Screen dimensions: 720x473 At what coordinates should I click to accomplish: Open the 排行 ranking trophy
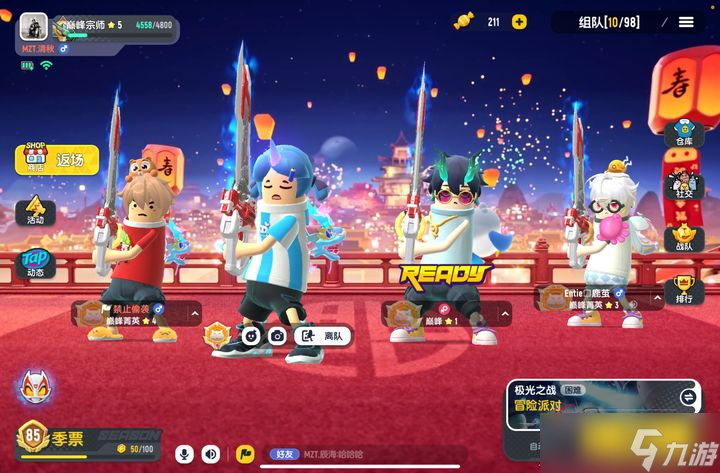click(x=684, y=291)
